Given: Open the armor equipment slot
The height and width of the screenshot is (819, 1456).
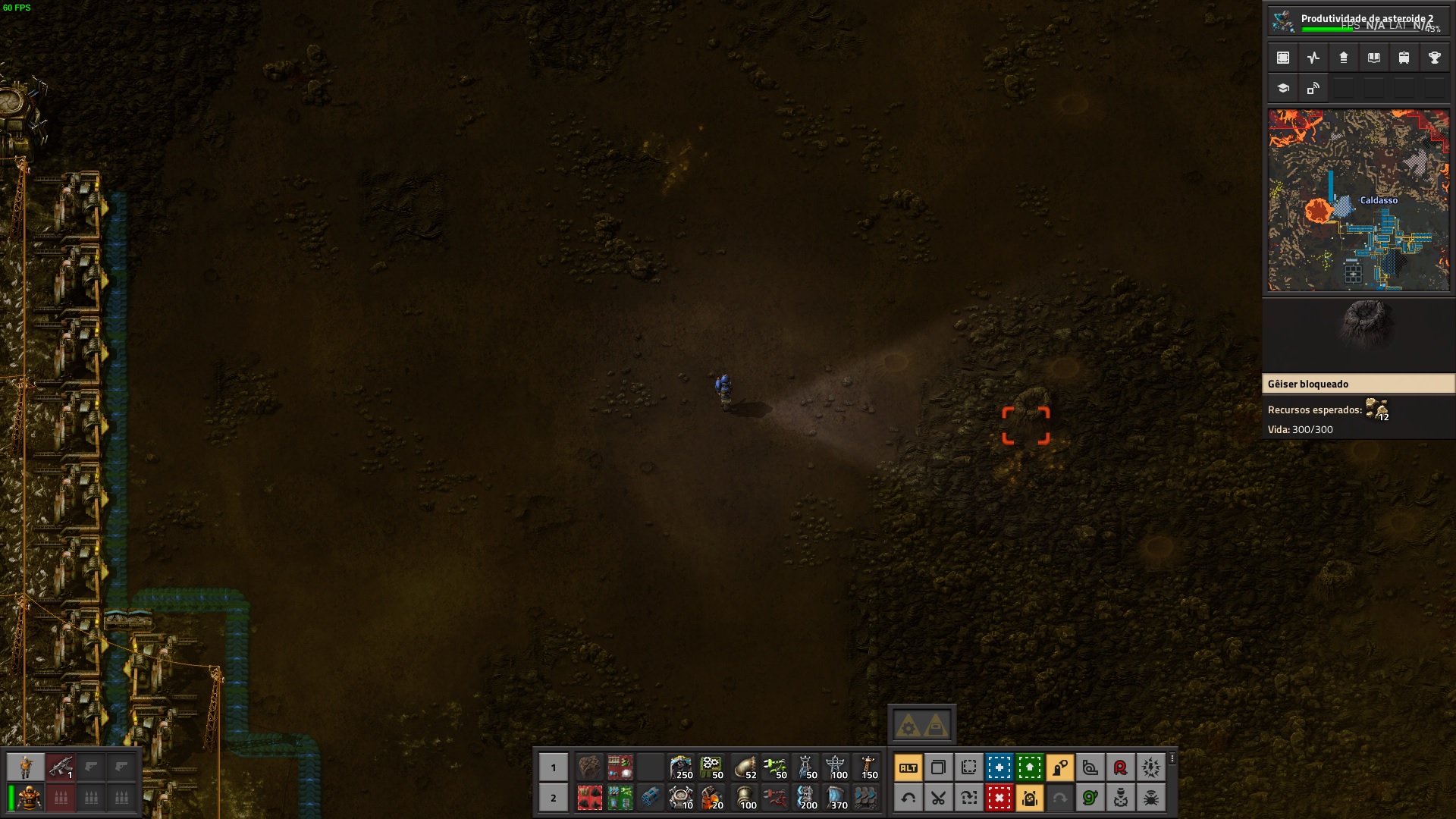Looking at the screenshot, I should pos(26,798).
